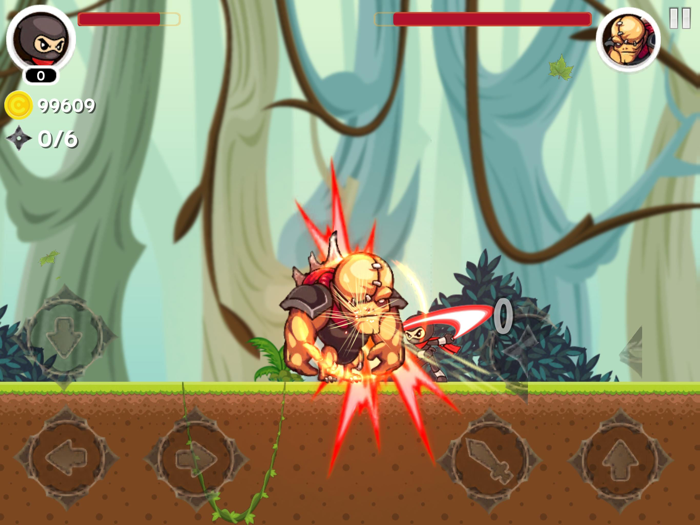Move right with the right arrow button

(x=196, y=460)
